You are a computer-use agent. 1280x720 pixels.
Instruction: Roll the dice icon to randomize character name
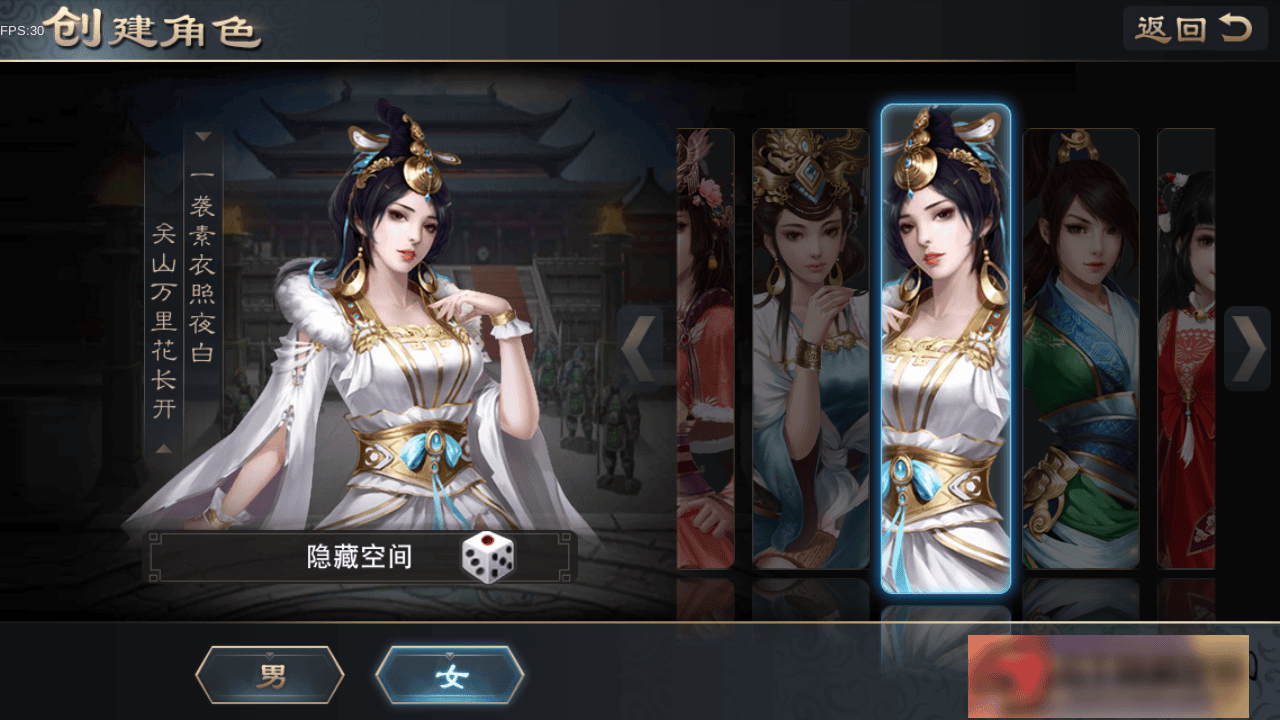pos(487,558)
